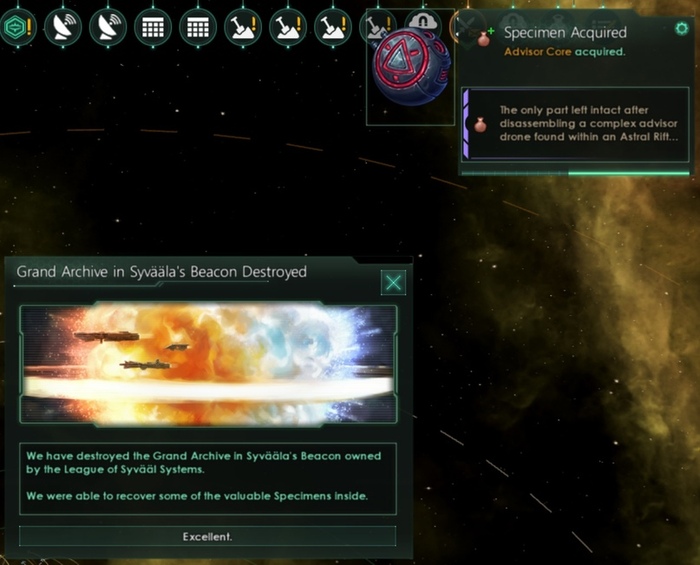Close the Grand Archive Destroyed popup
Screen dimensions: 700x565
(x=393, y=283)
